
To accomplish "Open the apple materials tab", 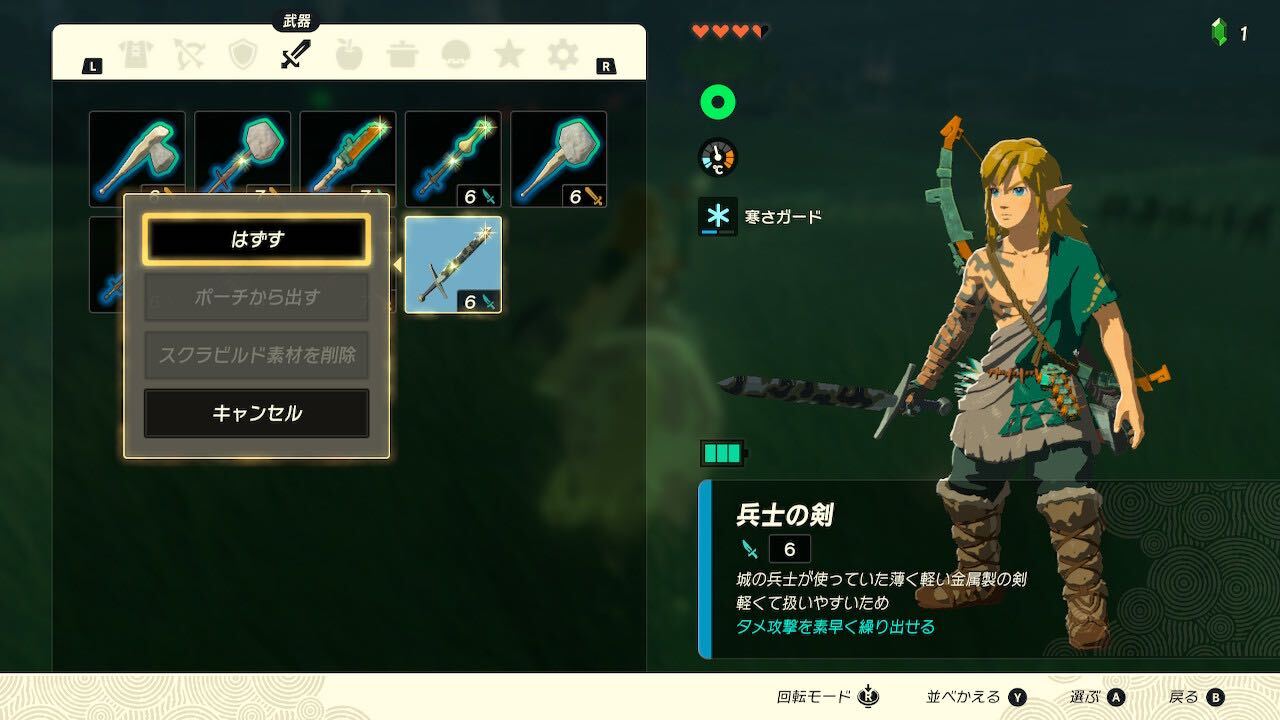I will pos(349,55).
